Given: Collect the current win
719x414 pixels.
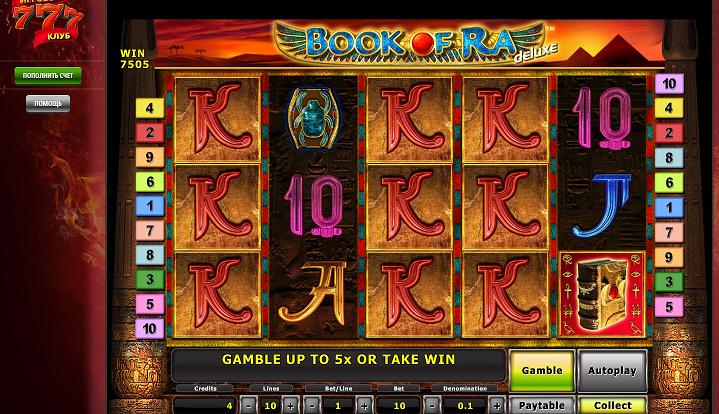Looking at the screenshot, I should pyautogui.click(x=612, y=406).
